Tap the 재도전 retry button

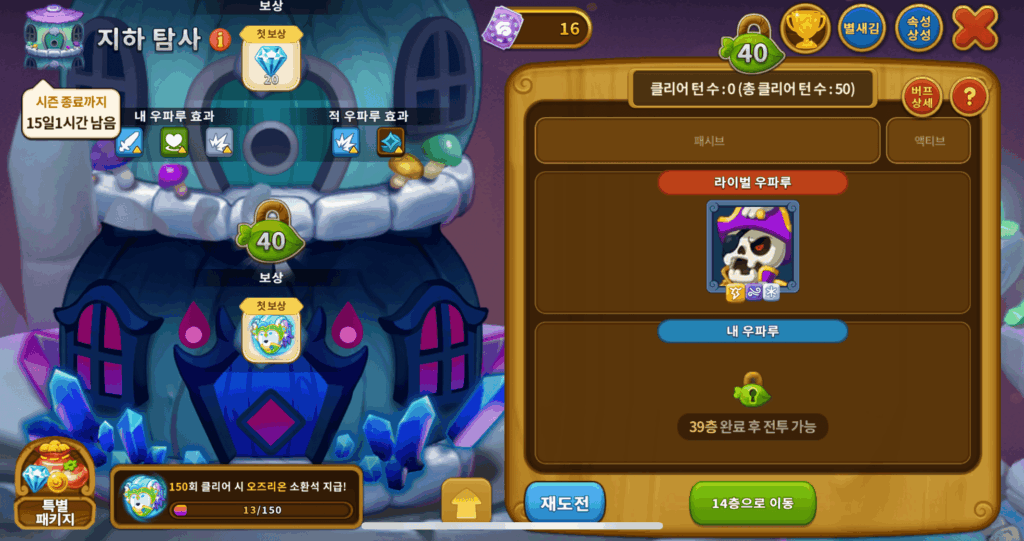point(564,503)
